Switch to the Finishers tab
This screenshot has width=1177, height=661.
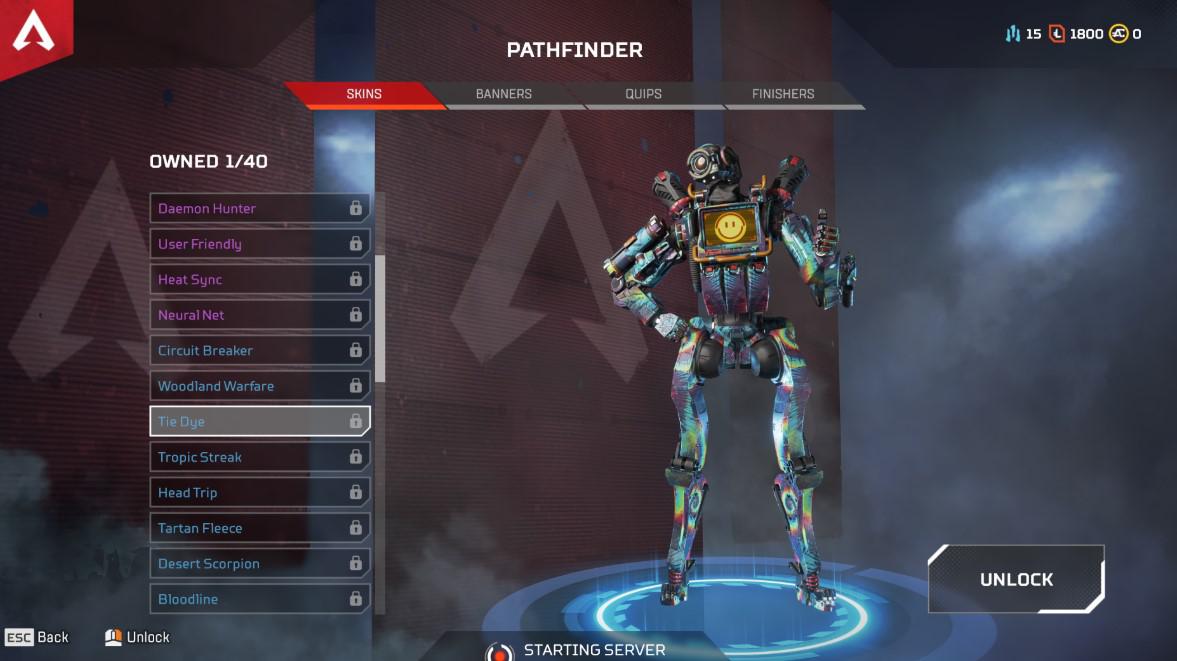coord(783,94)
